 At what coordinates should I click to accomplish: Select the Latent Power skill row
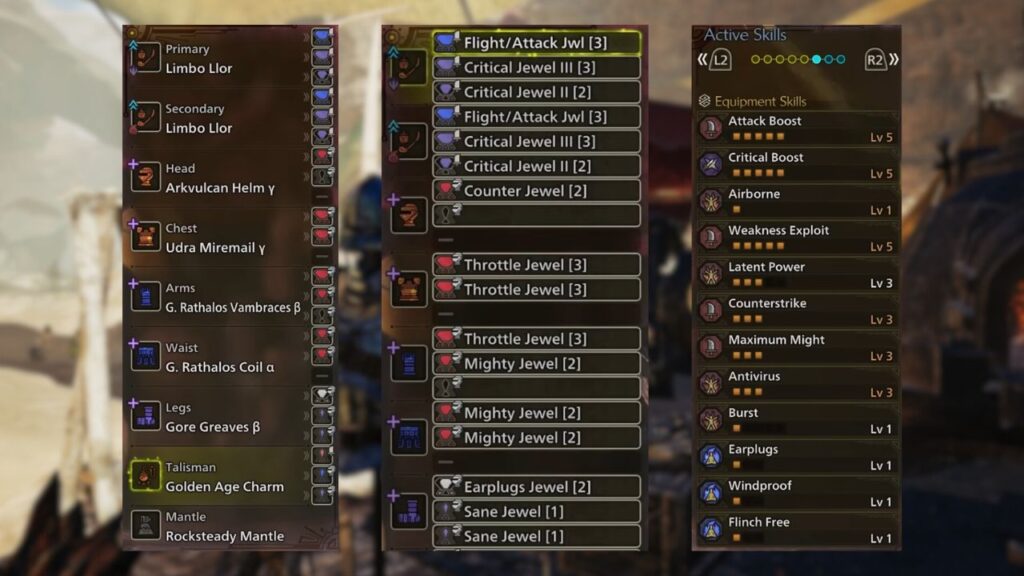[797, 275]
